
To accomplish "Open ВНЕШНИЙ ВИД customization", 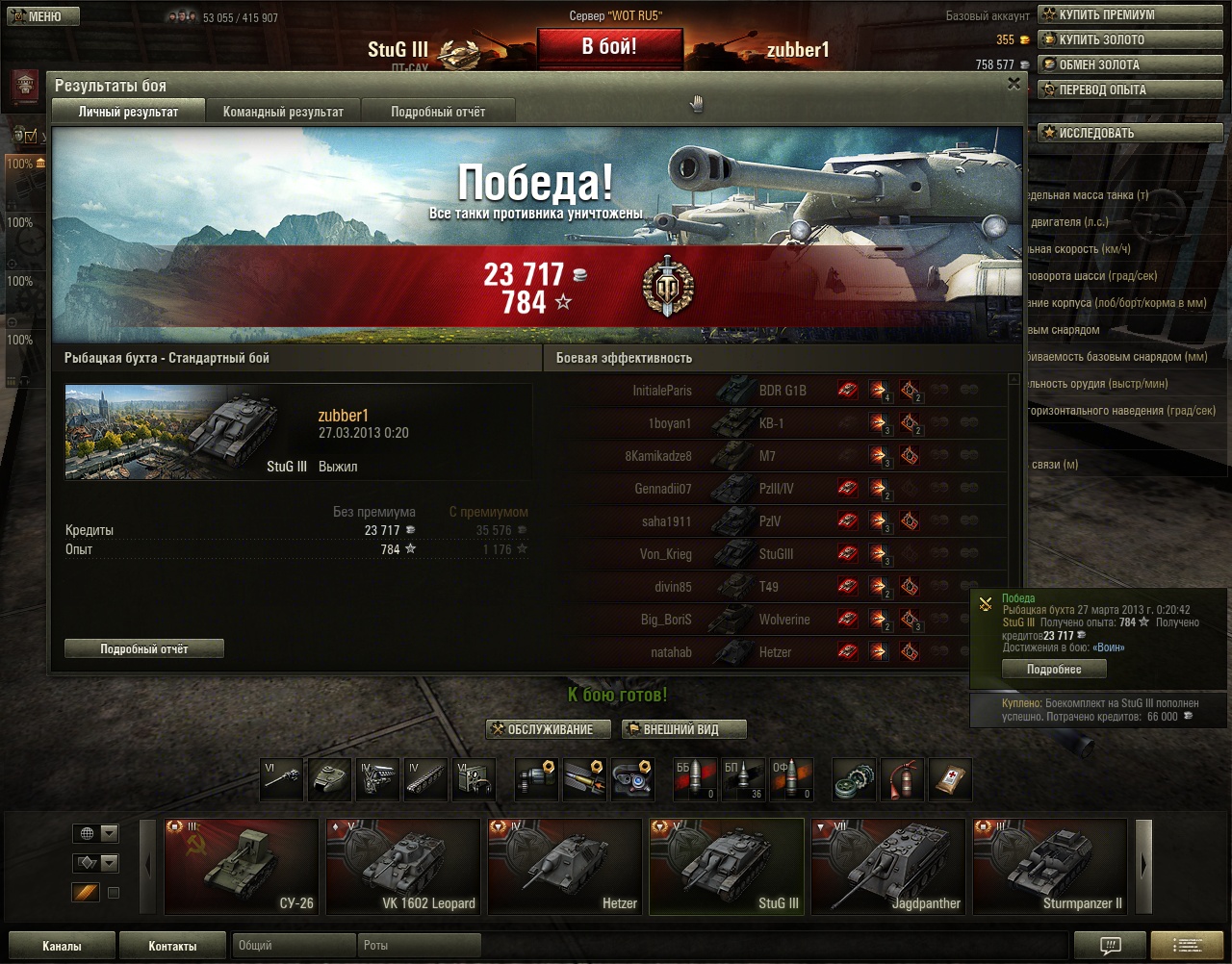I will tap(684, 729).
